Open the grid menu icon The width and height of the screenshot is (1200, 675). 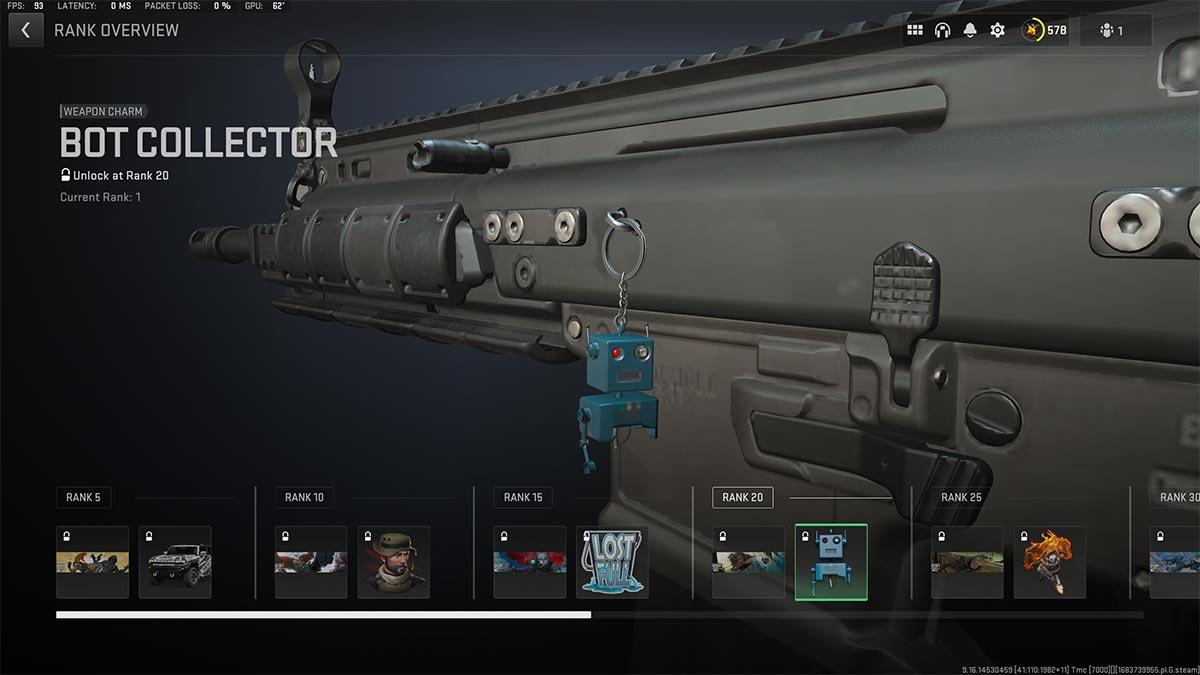914,30
